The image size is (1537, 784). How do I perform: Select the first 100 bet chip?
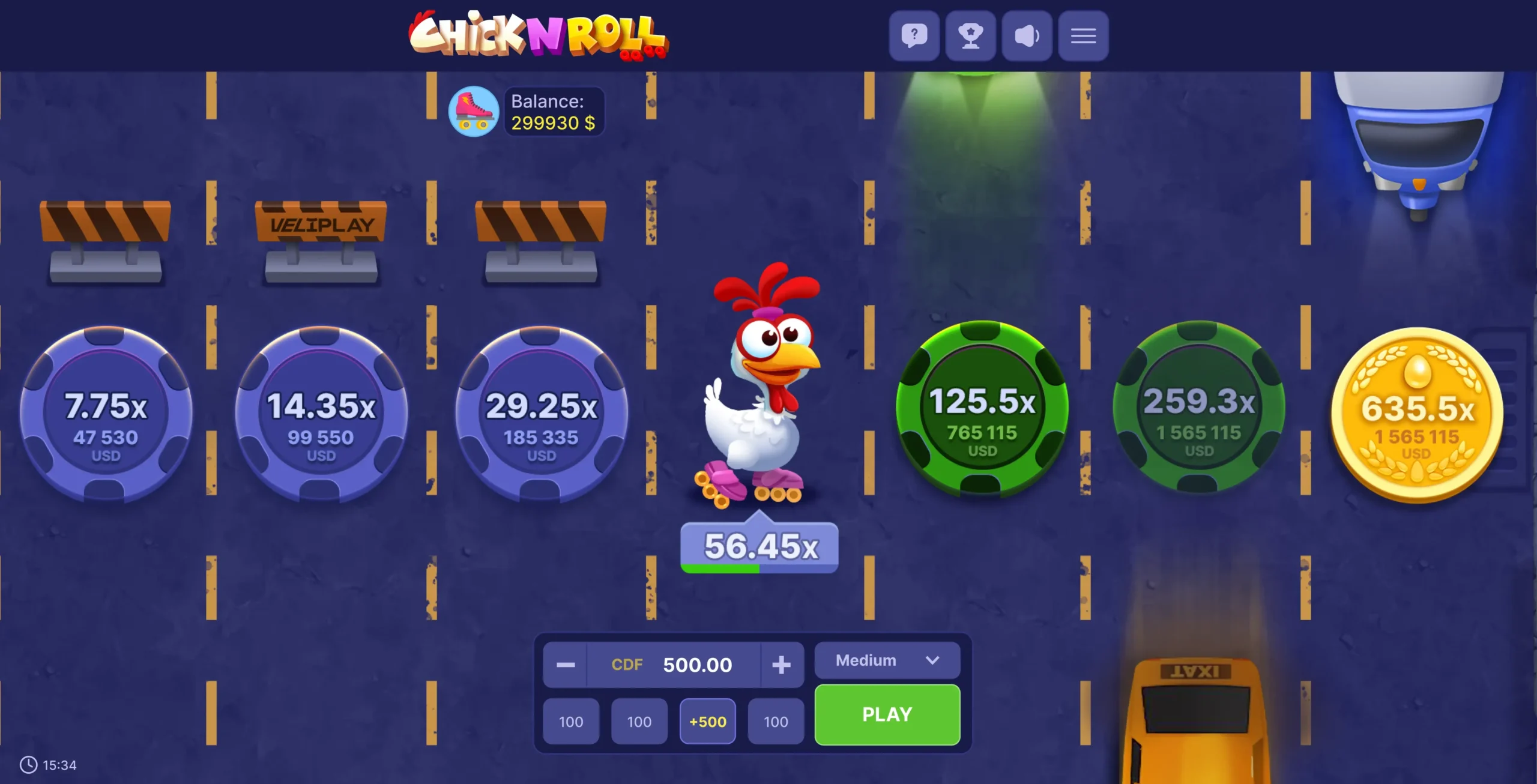pyautogui.click(x=571, y=722)
